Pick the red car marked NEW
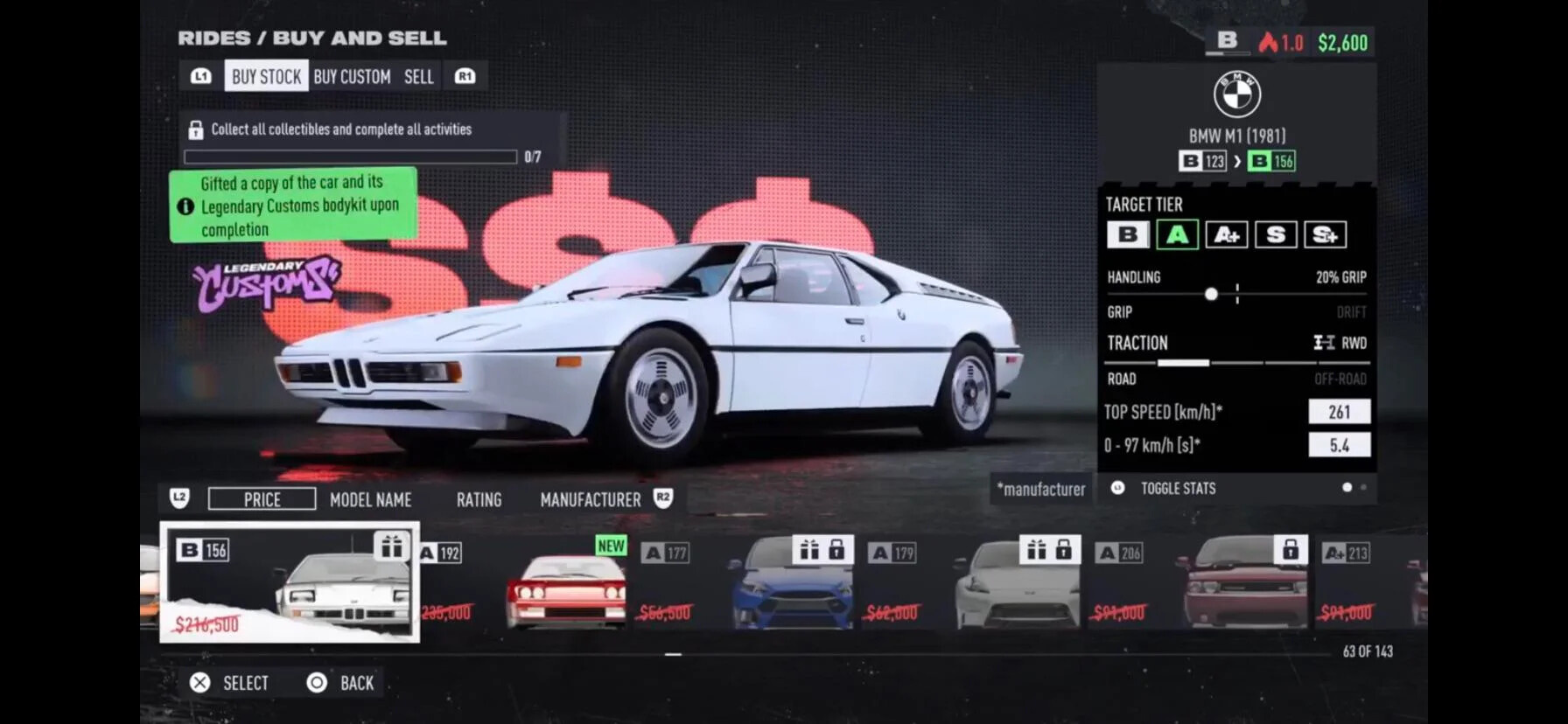 [566, 584]
